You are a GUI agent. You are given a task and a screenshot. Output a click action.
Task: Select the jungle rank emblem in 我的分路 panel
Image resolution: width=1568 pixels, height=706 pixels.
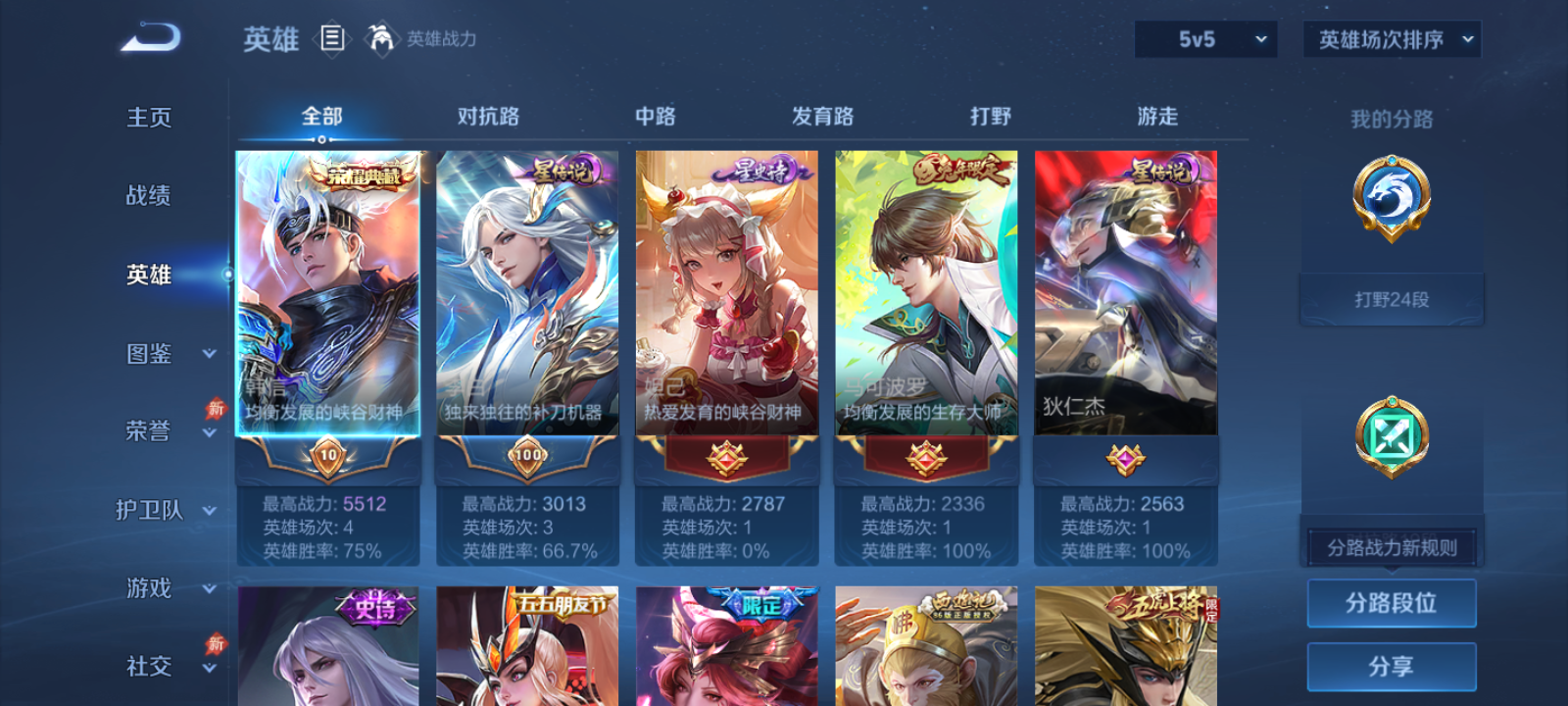tap(1390, 201)
